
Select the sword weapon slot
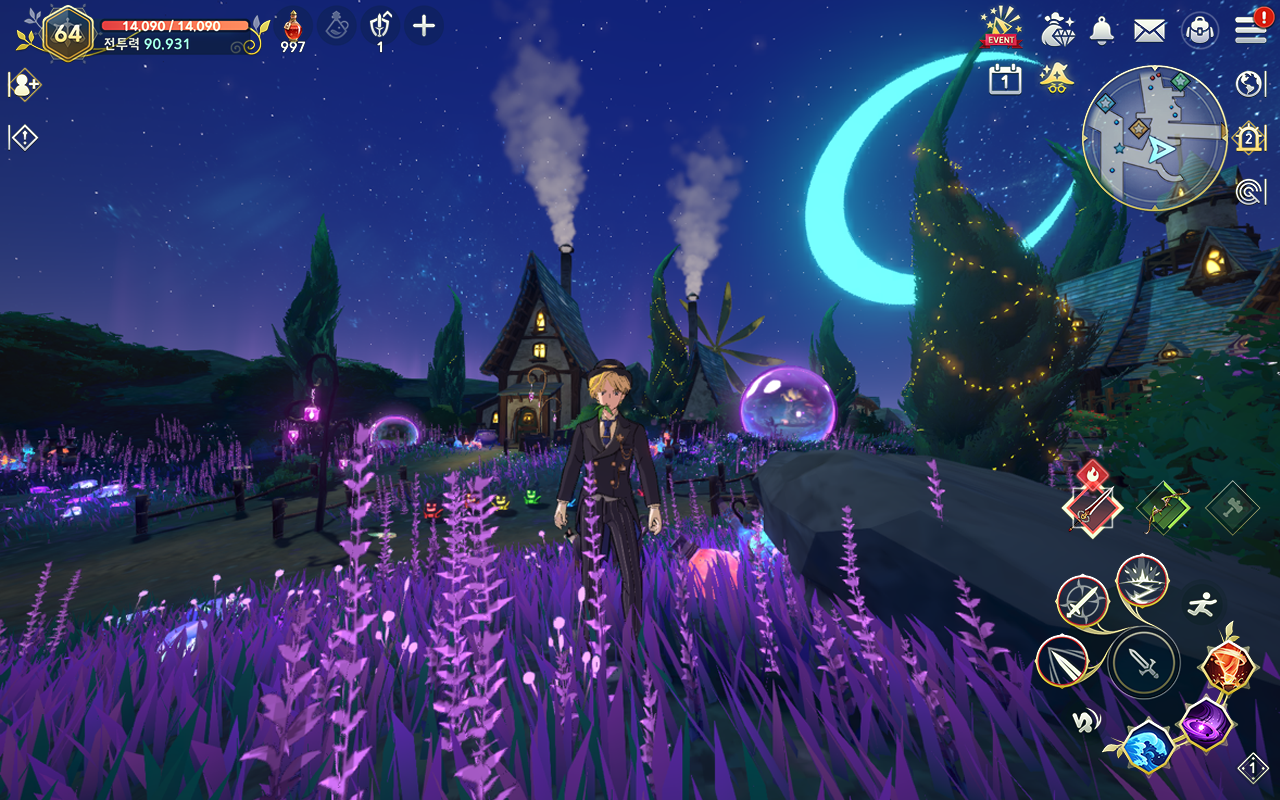tap(1092, 507)
